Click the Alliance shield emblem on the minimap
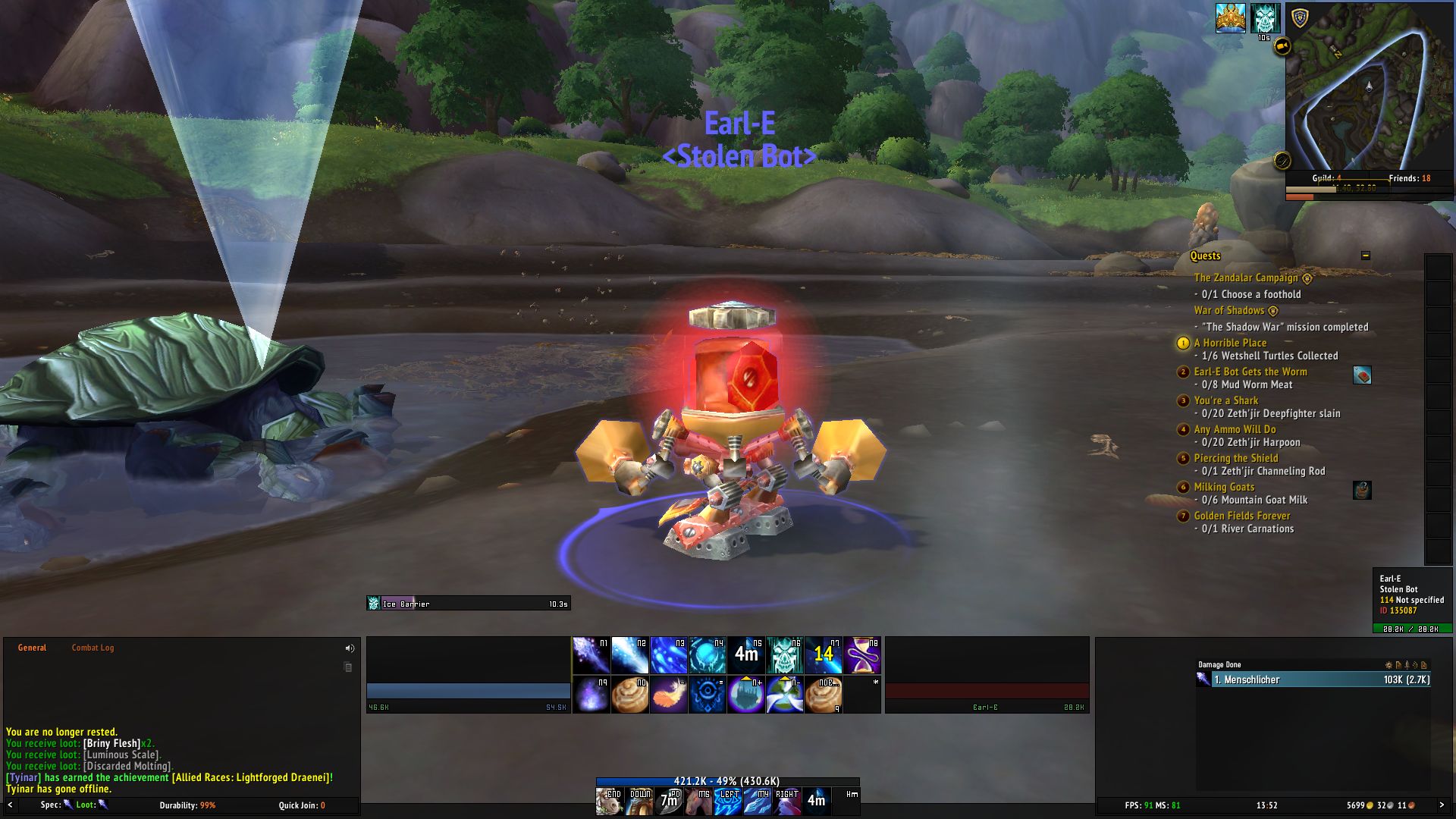The image size is (1456, 819). pyautogui.click(x=1301, y=18)
